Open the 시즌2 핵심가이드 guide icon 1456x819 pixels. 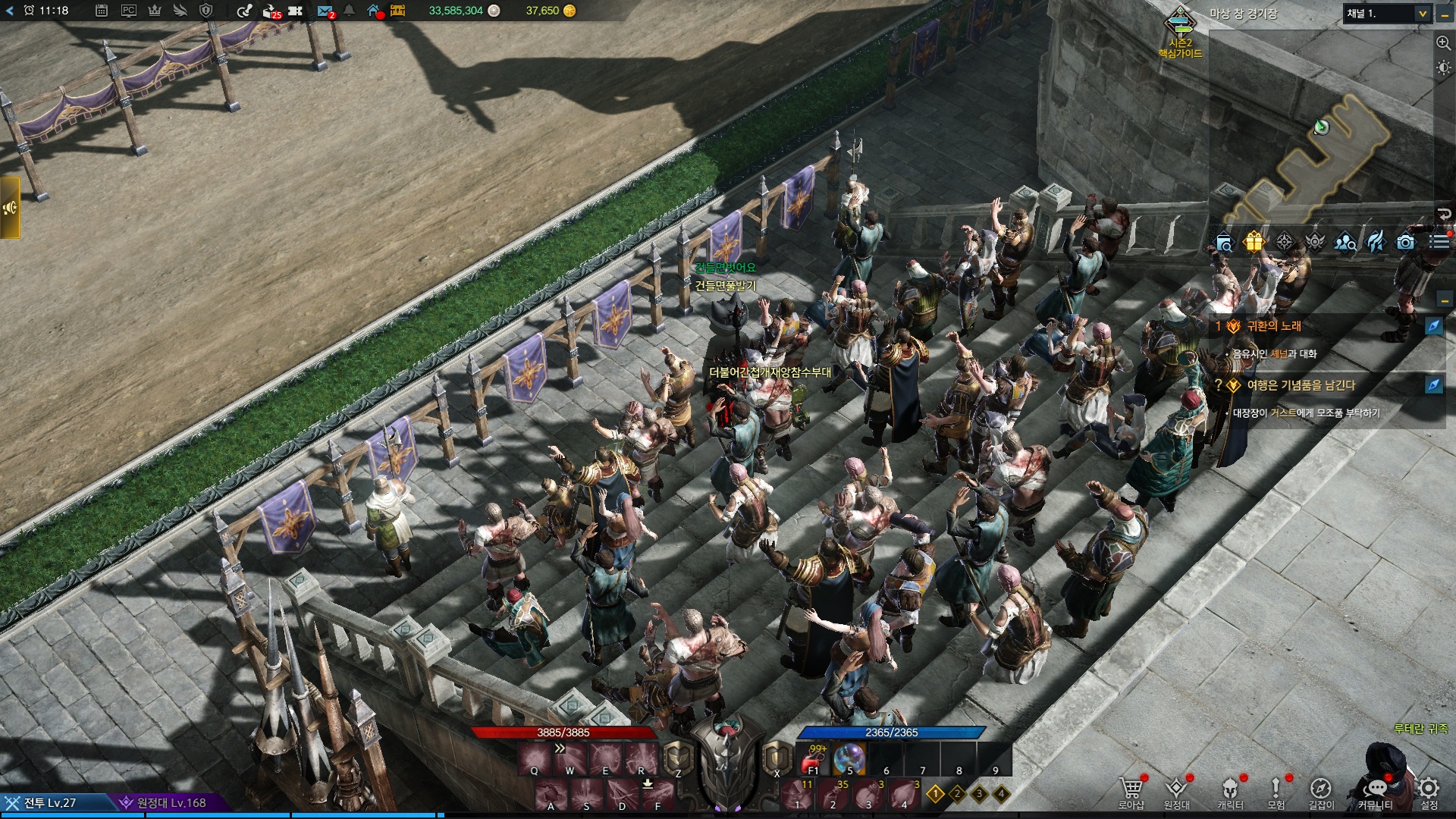tap(1180, 32)
